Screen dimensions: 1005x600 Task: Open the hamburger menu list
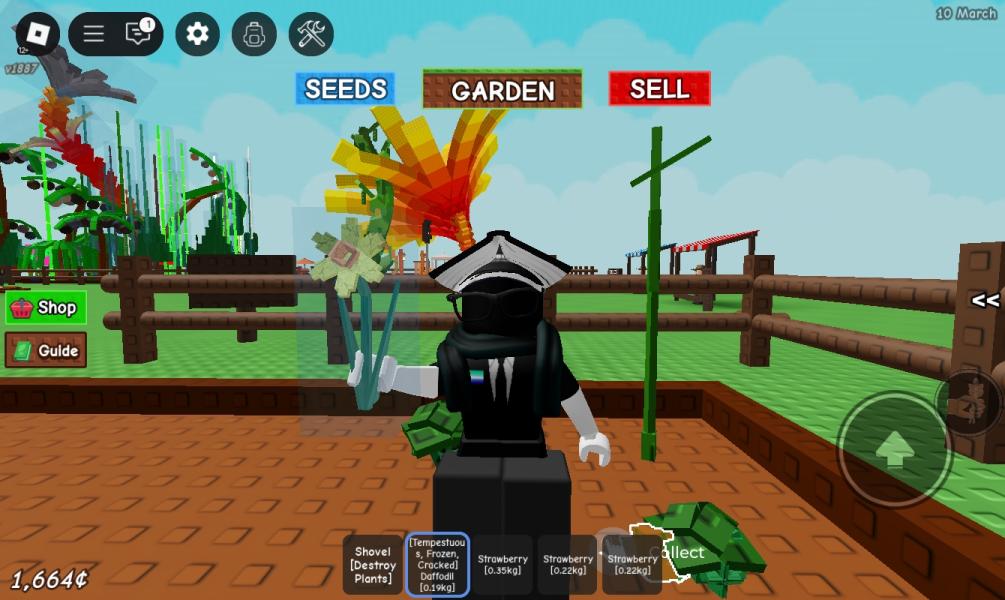pos(94,34)
